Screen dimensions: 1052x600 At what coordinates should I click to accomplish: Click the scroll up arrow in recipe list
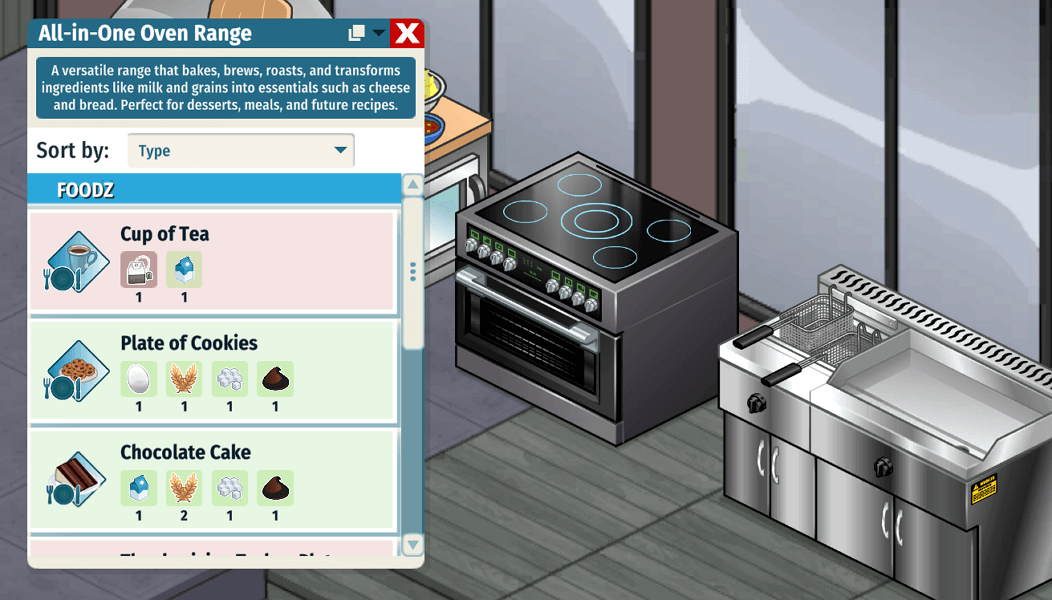pos(412,186)
